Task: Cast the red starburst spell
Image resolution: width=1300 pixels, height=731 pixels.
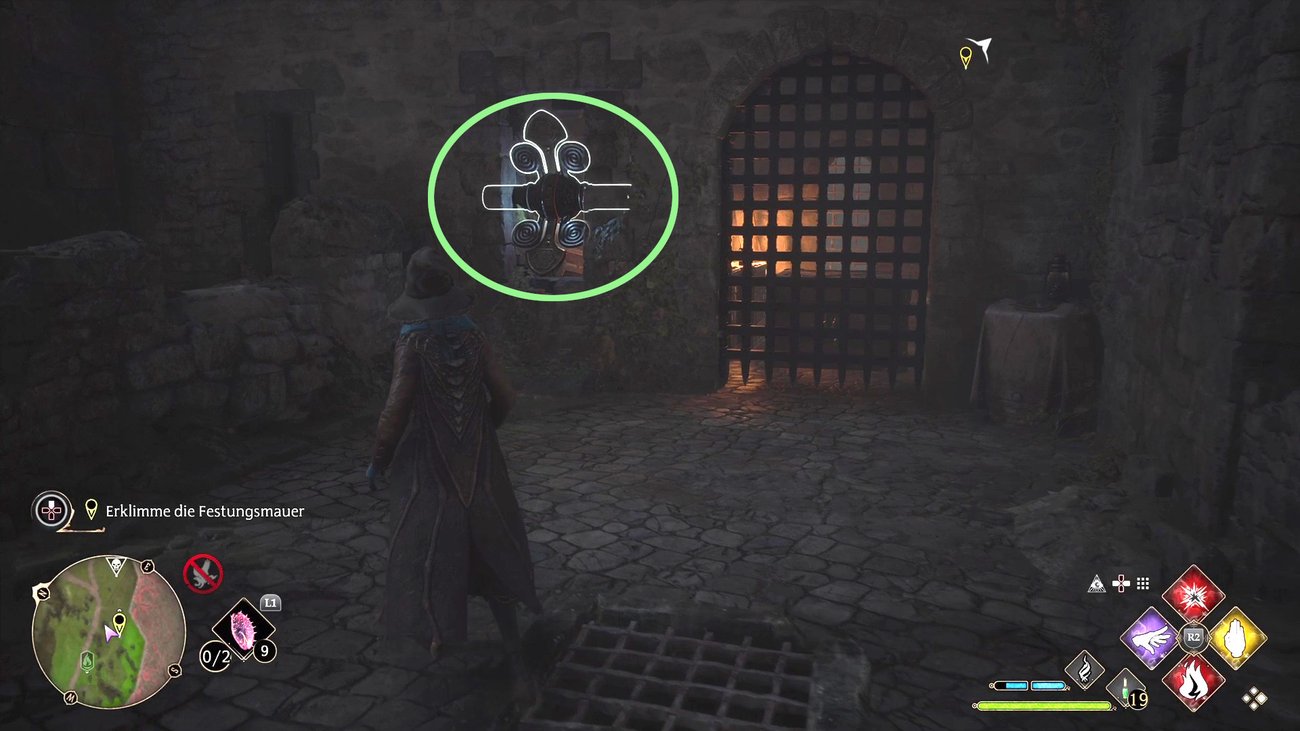Action: click(1192, 593)
